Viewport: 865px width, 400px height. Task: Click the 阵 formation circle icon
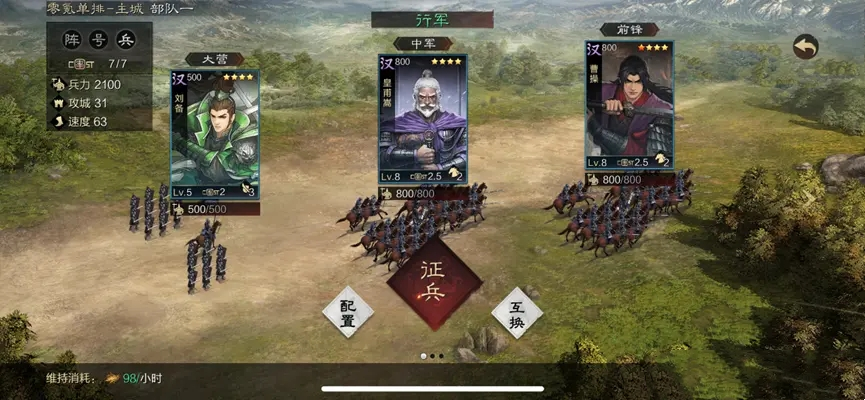[x=72, y=41]
